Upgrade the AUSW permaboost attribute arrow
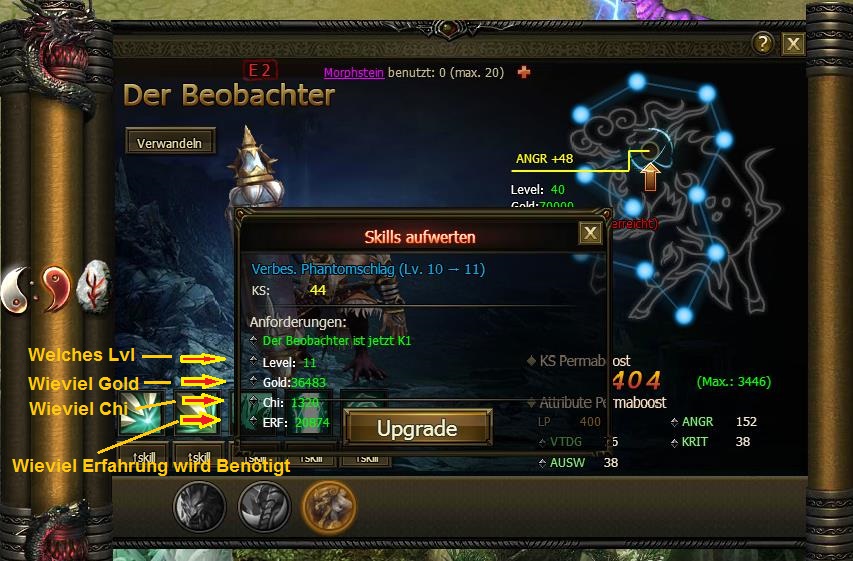The image size is (853, 561). pos(541,463)
